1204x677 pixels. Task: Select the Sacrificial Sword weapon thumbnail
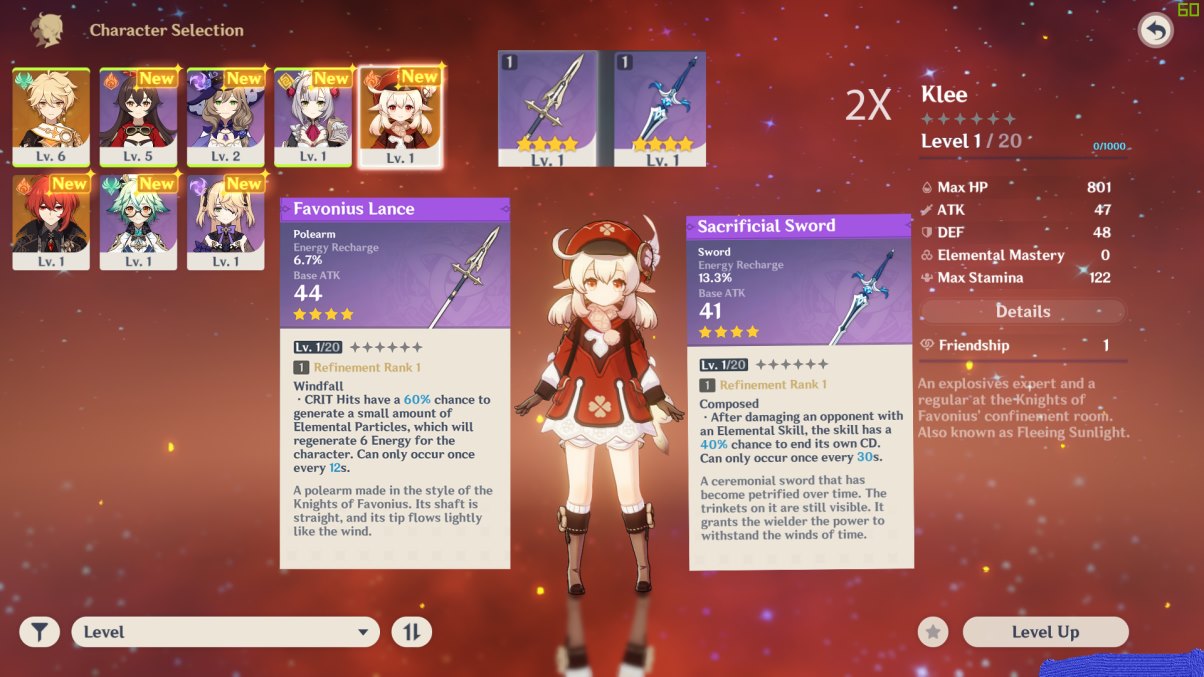tap(659, 108)
